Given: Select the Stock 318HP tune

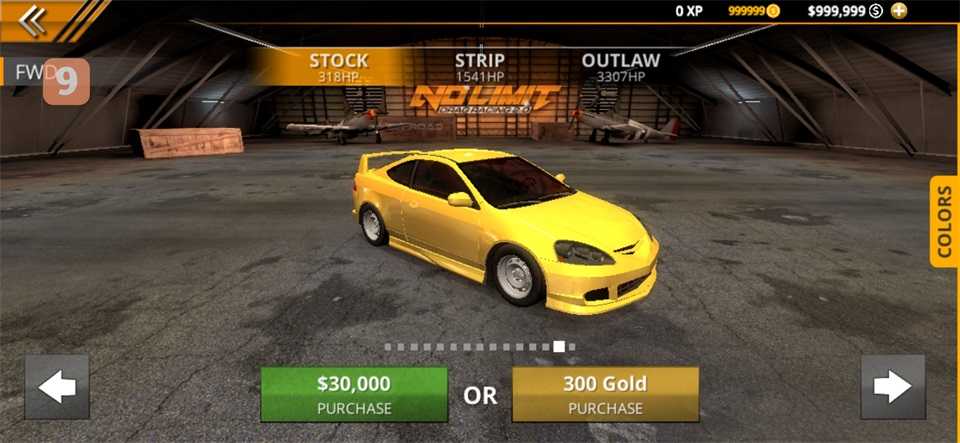Looking at the screenshot, I should [x=339, y=67].
